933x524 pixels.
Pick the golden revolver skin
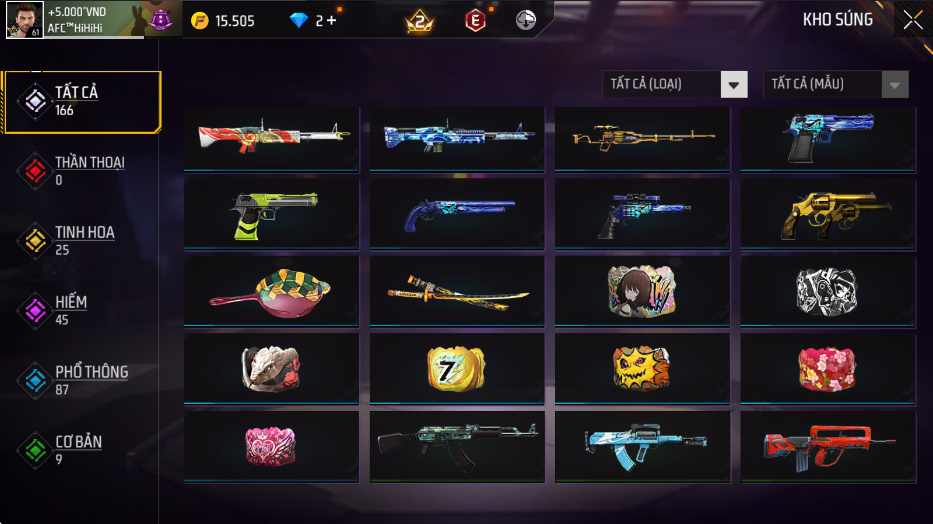pos(827,215)
